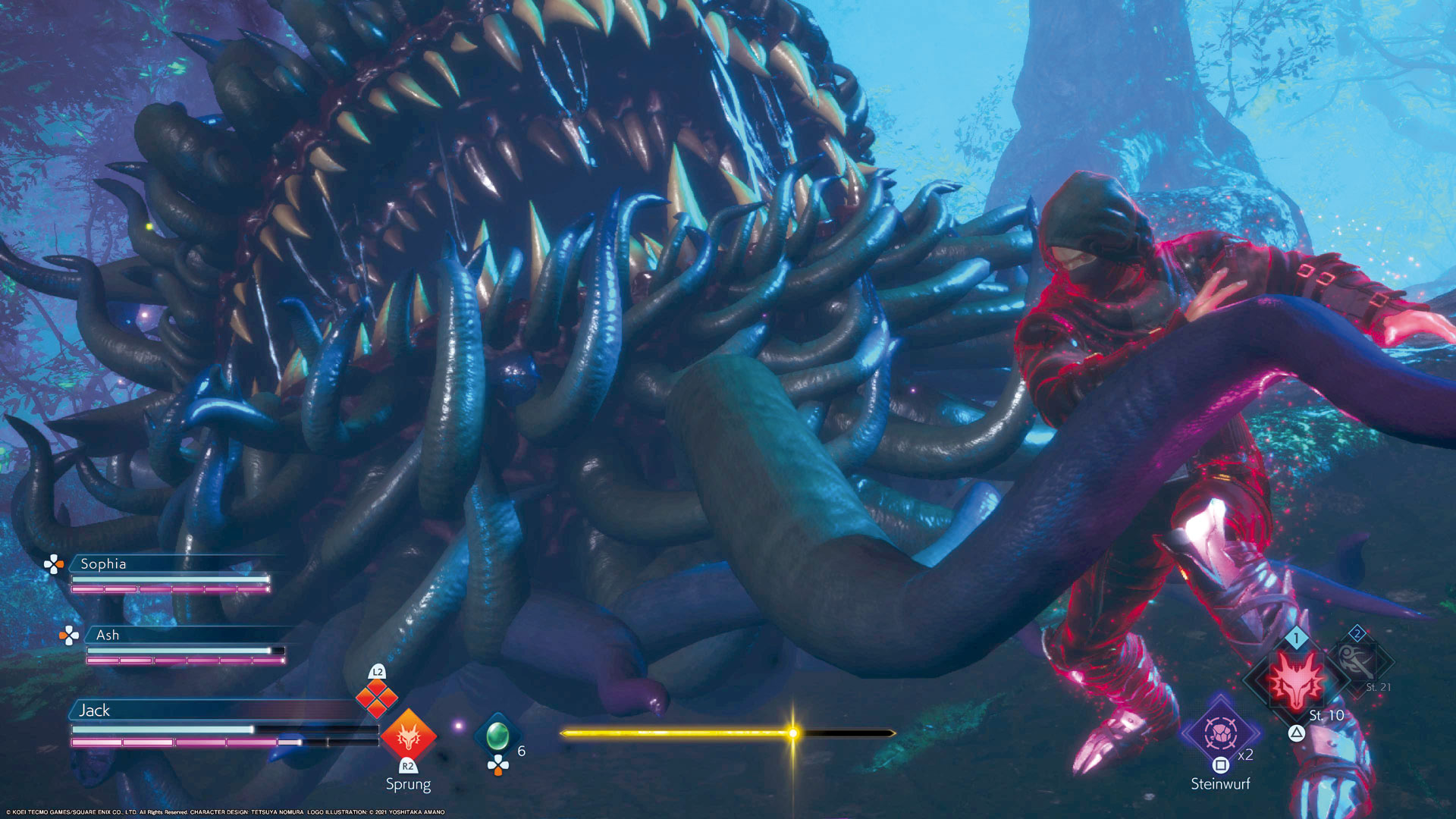Select the four red diamonds icon
The height and width of the screenshot is (819, 1456).
377,698
